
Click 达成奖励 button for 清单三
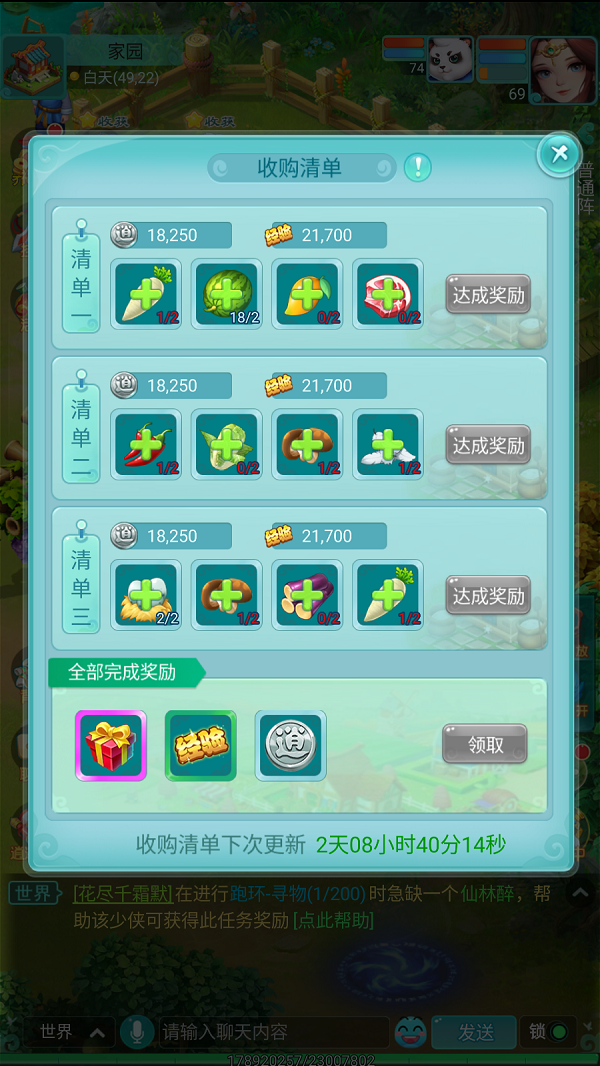[488, 596]
